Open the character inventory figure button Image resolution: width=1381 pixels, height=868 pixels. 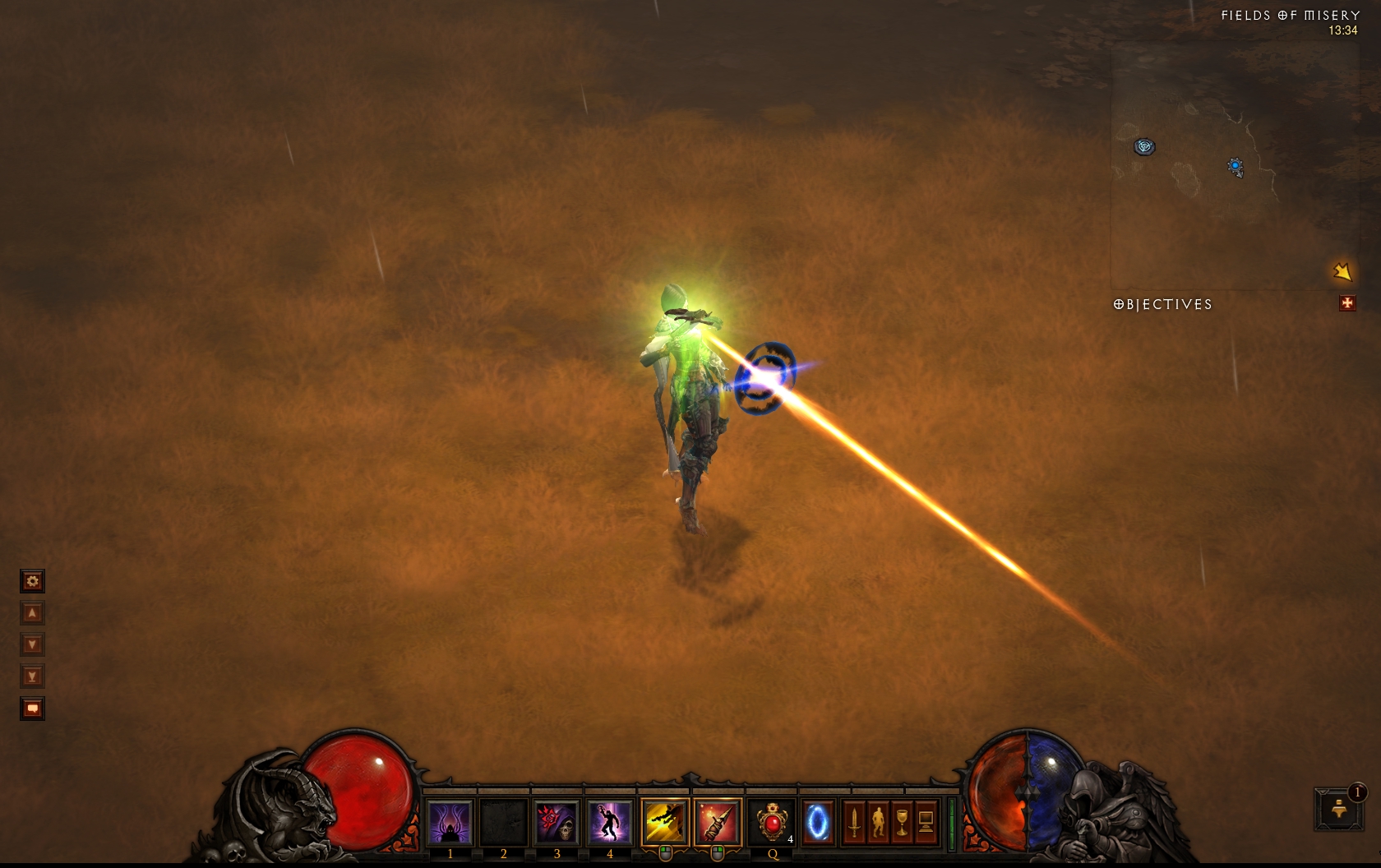tap(878, 821)
